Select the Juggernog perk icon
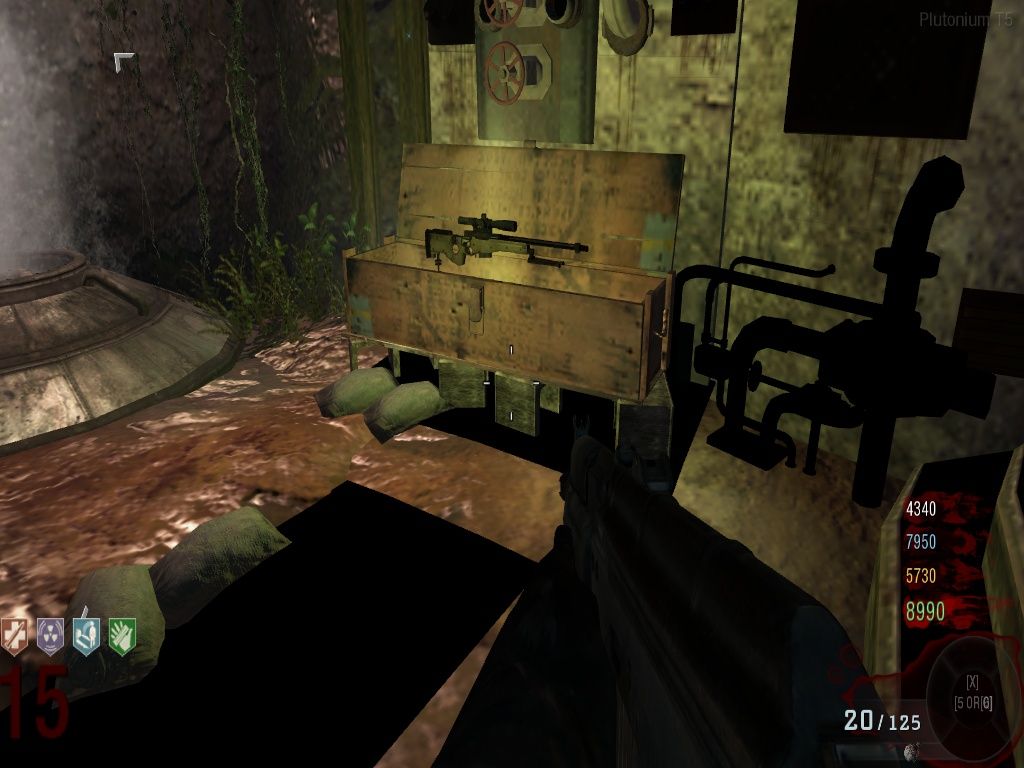The width and height of the screenshot is (1024, 768). pyautogui.click(x=15, y=636)
